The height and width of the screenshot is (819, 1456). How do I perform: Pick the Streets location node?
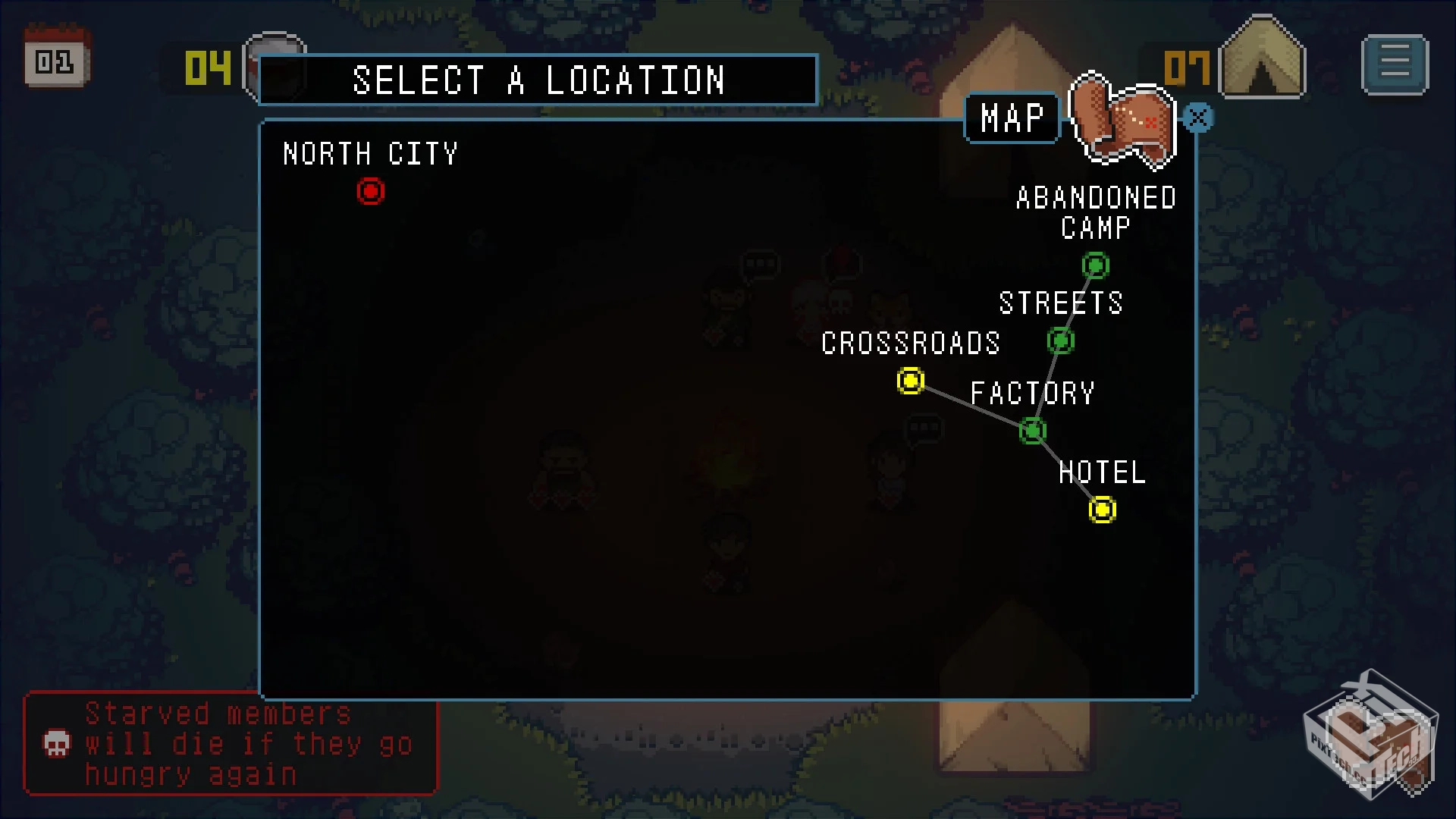[1061, 340]
